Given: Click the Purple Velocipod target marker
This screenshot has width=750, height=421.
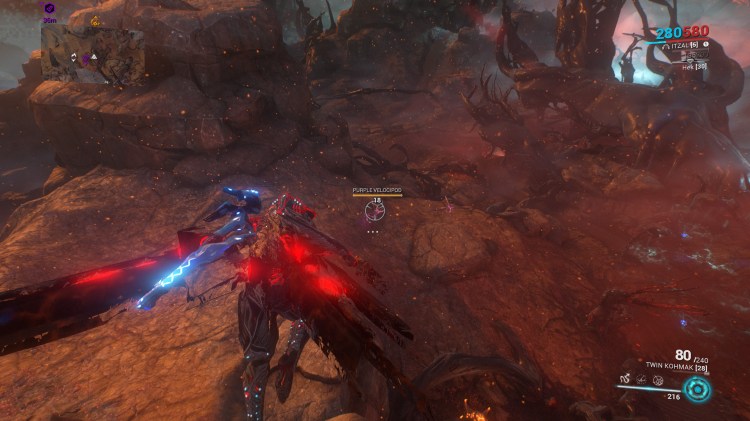Looking at the screenshot, I should 377,207.
